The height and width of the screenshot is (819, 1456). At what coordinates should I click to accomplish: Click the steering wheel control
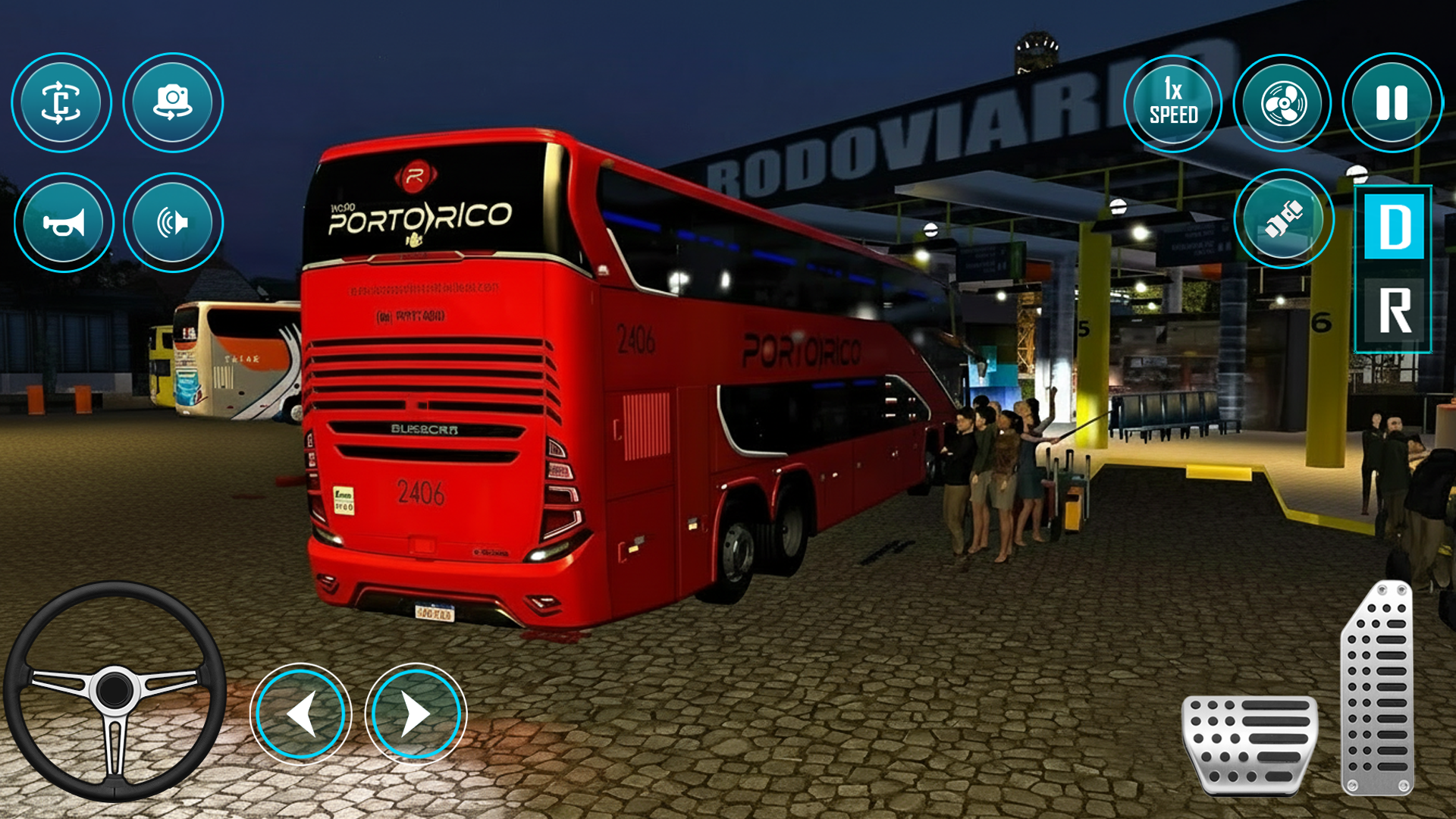[x=115, y=691]
